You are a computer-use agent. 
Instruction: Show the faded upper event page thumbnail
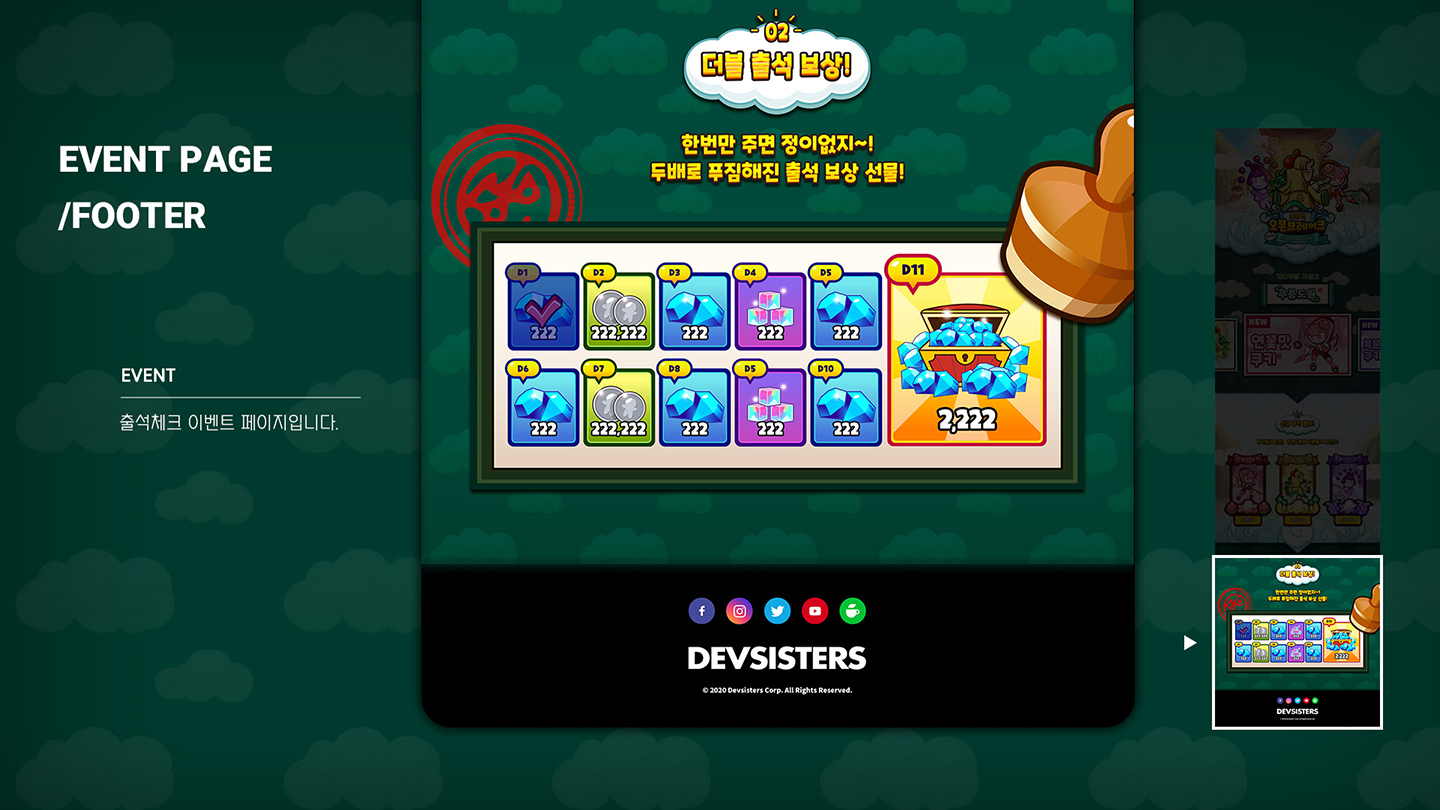[x=1297, y=340]
